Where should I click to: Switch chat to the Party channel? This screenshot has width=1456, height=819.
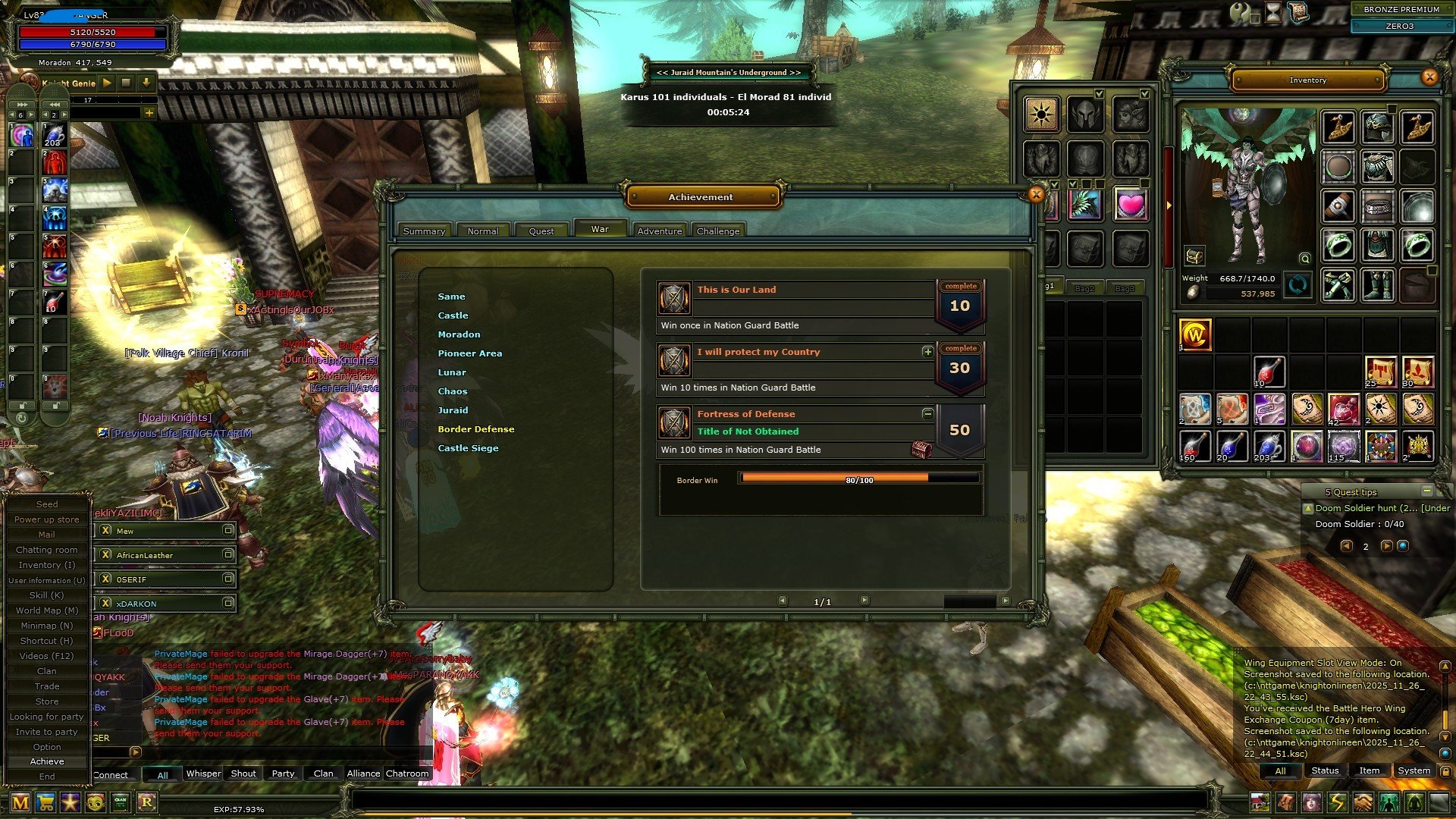point(283,773)
